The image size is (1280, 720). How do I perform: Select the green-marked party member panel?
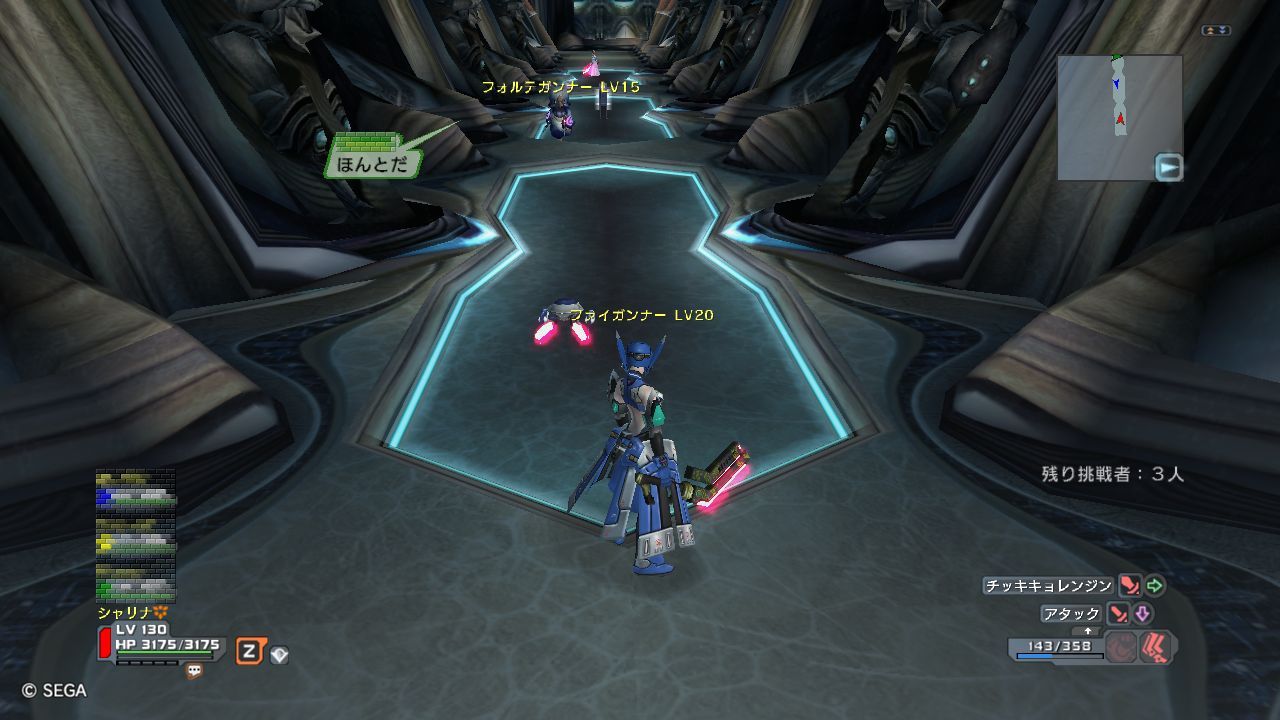coord(136,584)
